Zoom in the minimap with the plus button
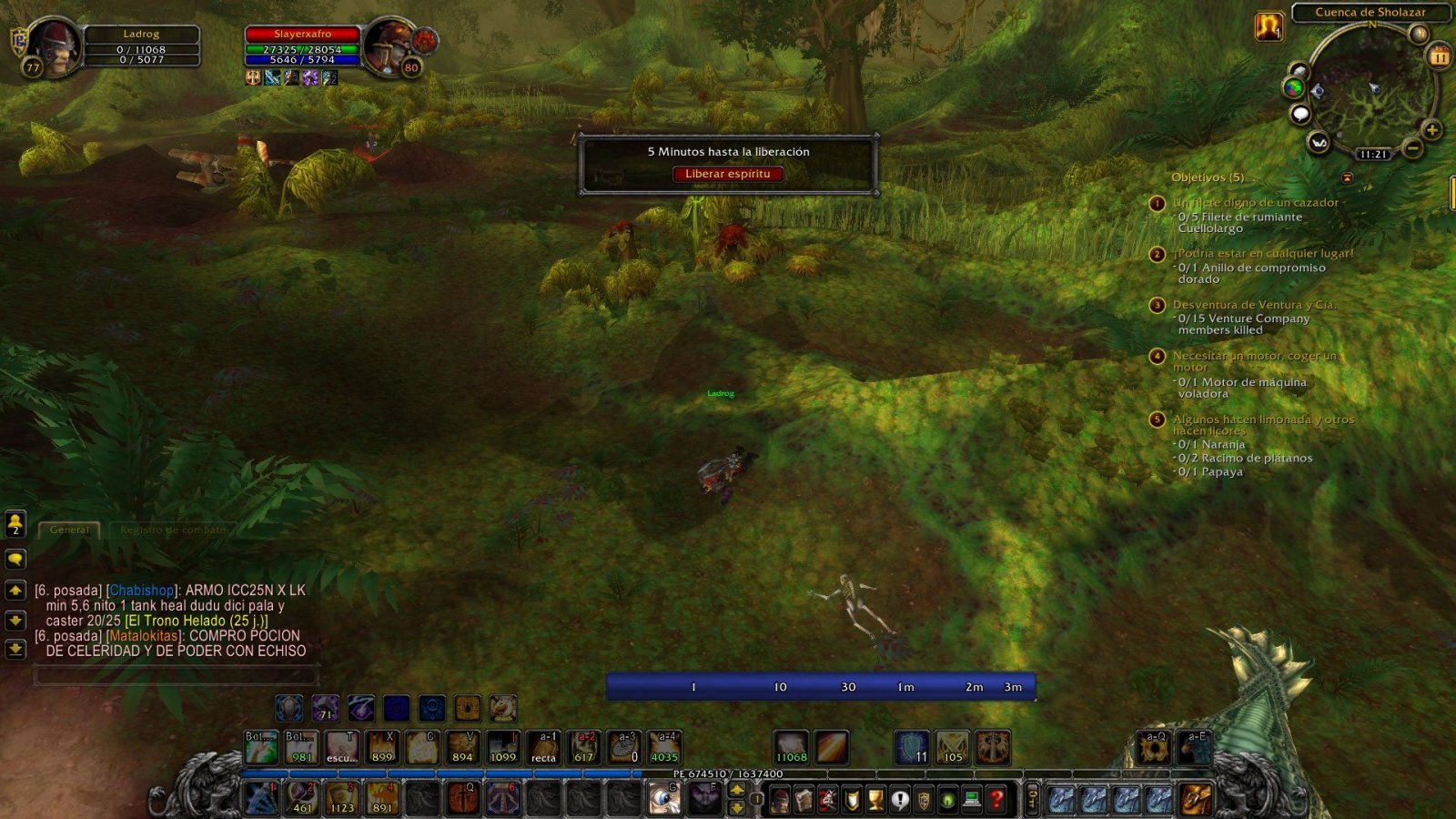This screenshot has height=819, width=1456. pyautogui.click(x=1431, y=130)
